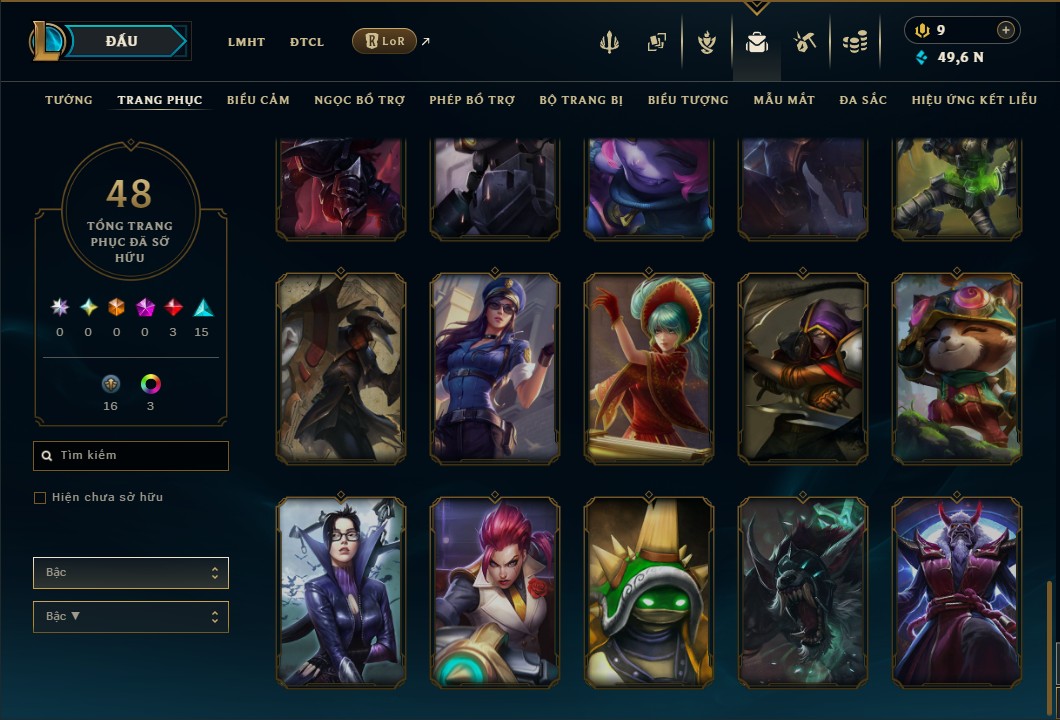The image size is (1060, 720).
Task: Open the MẪU MẮT tab
Action: pyautogui.click(x=784, y=100)
